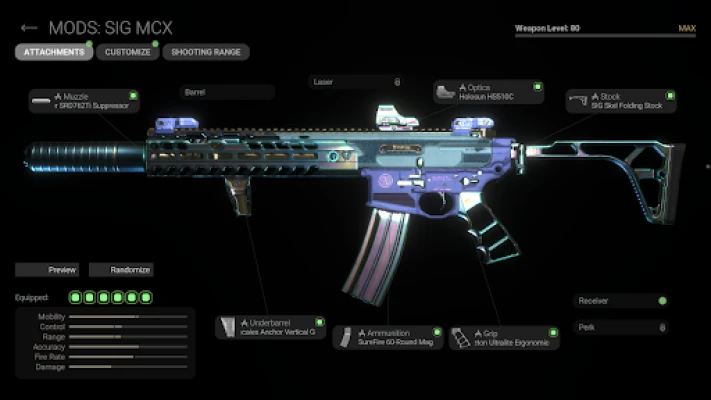Viewport: 711px width, 400px height.
Task: Select the Muzzle suppressor attachment slot
Action: click(84, 100)
